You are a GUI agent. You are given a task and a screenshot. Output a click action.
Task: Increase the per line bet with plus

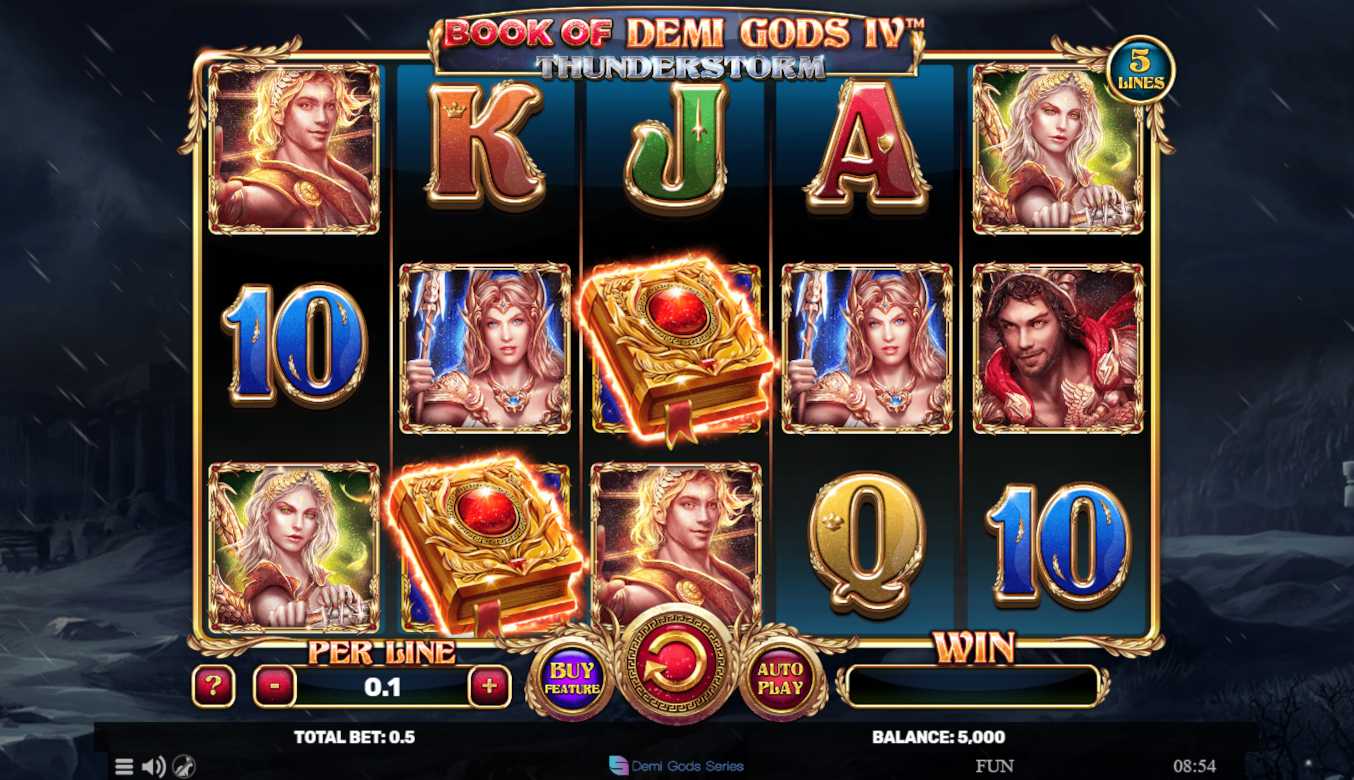[489, 687]
